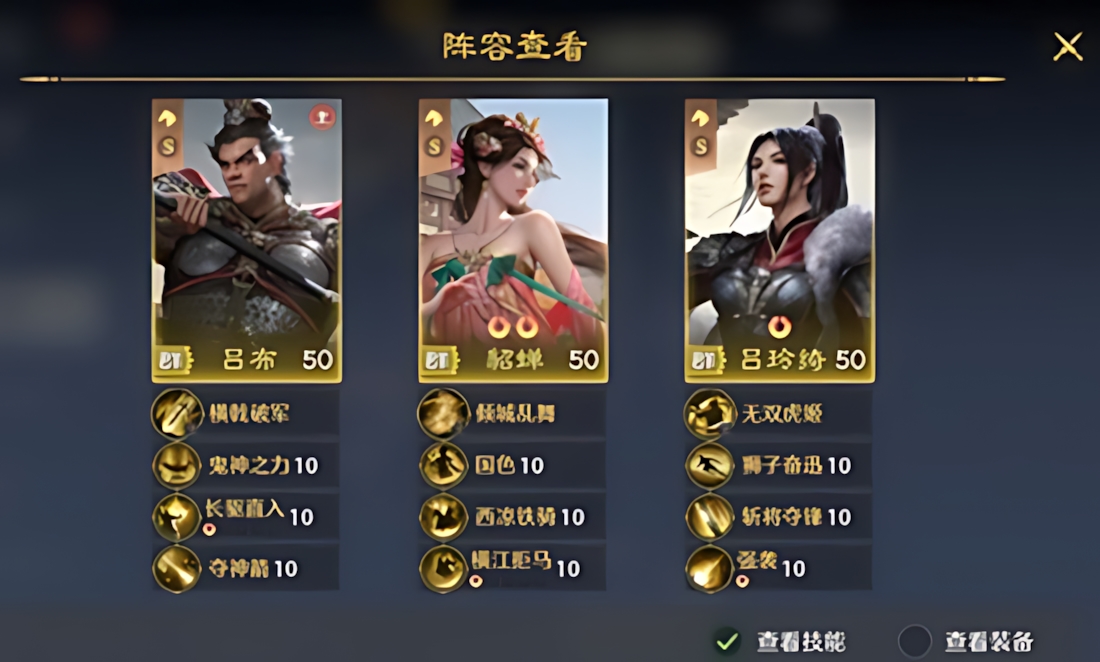The height and width of the screenshot is (662, 1100).
Task: Inspect the 长驱直入 skill
Action: (x=246, y=517)
